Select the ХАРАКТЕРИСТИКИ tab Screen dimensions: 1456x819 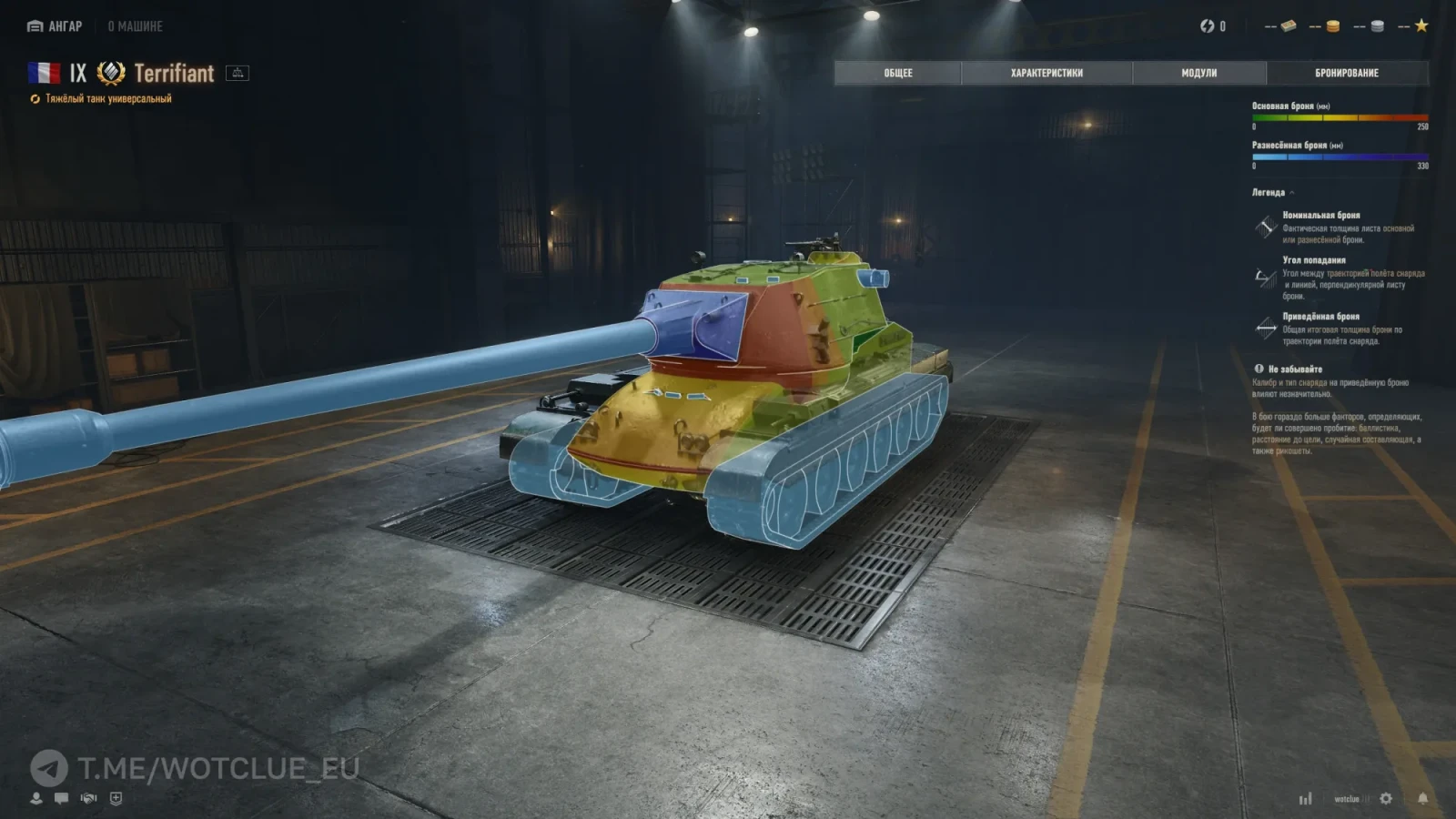click(x=1046, y=73)
